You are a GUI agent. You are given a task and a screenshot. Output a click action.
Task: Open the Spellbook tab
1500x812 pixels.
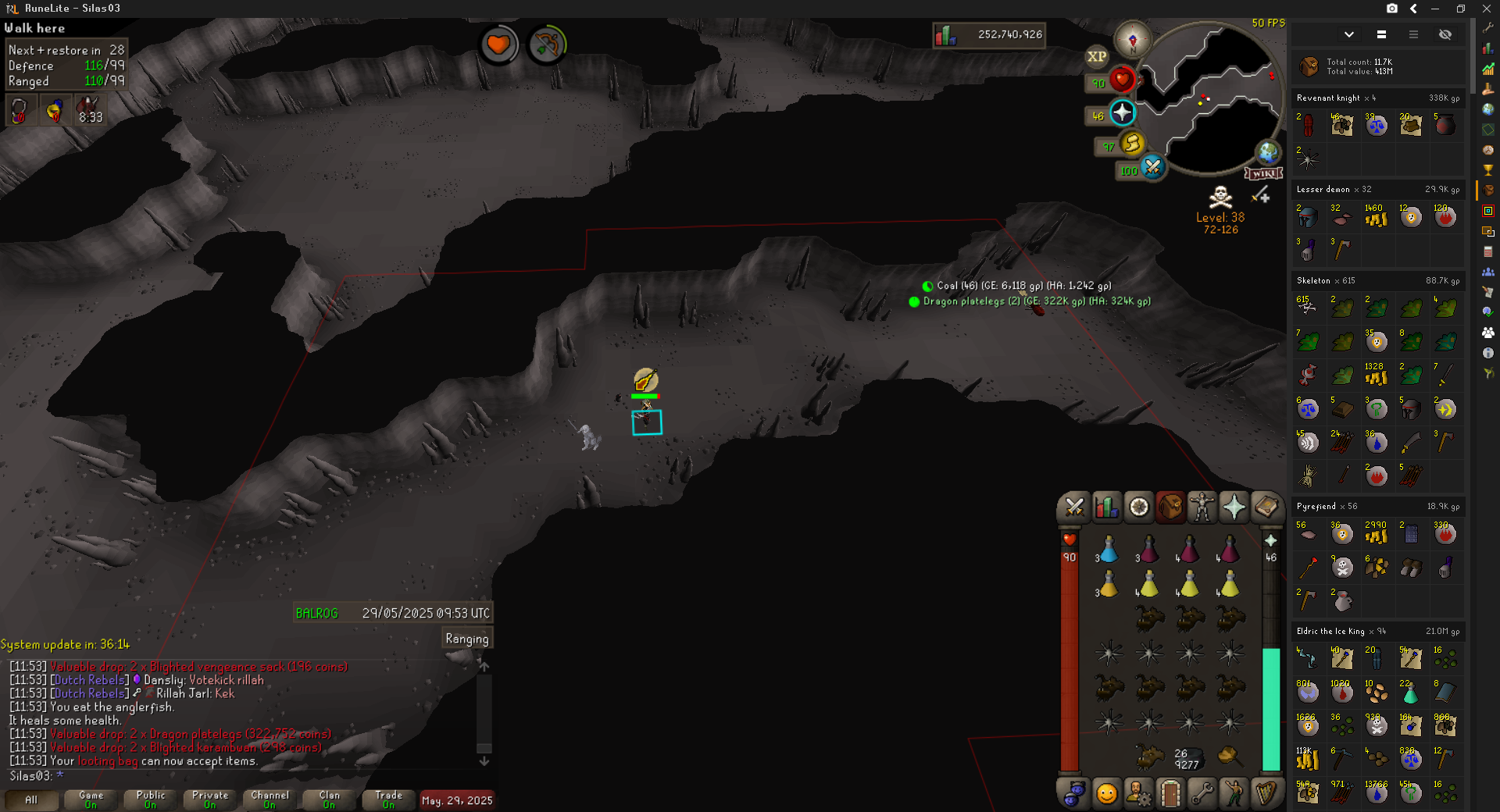[1266, 507]
